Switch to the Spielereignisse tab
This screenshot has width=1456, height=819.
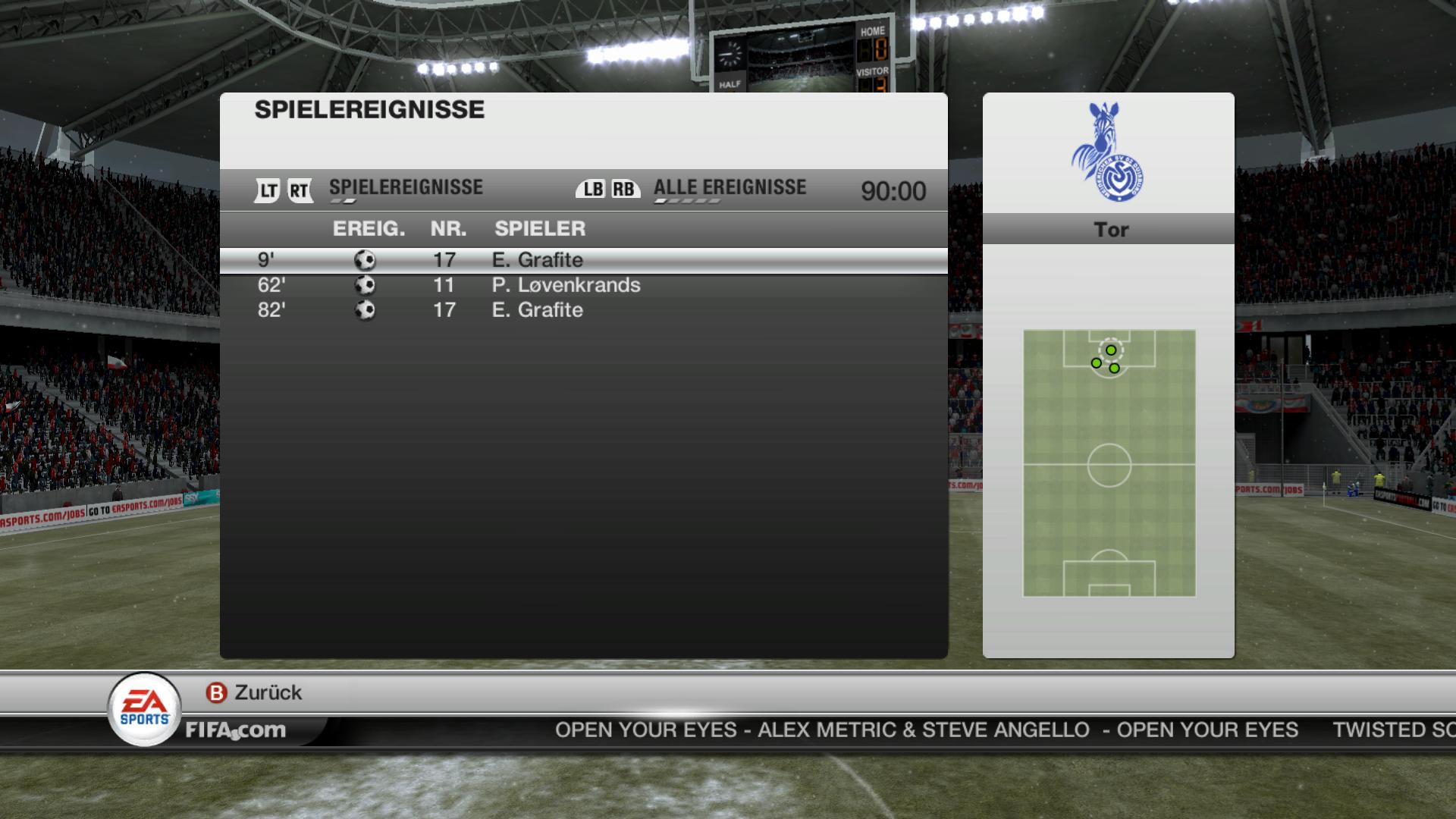coord(405,188)
